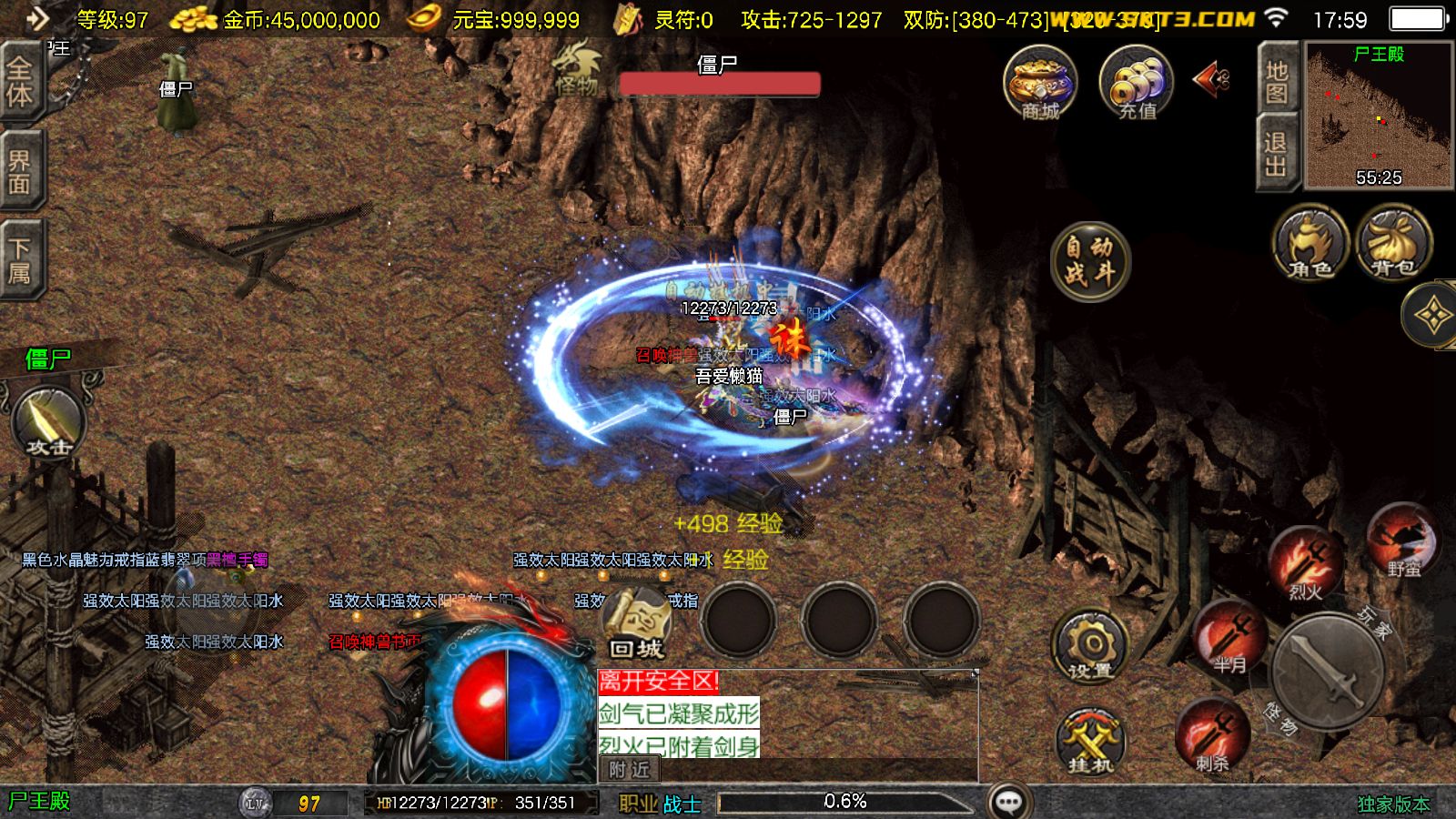
Task: Cast the 野蛮 charge skill
Action: (x=1403, y=541)
